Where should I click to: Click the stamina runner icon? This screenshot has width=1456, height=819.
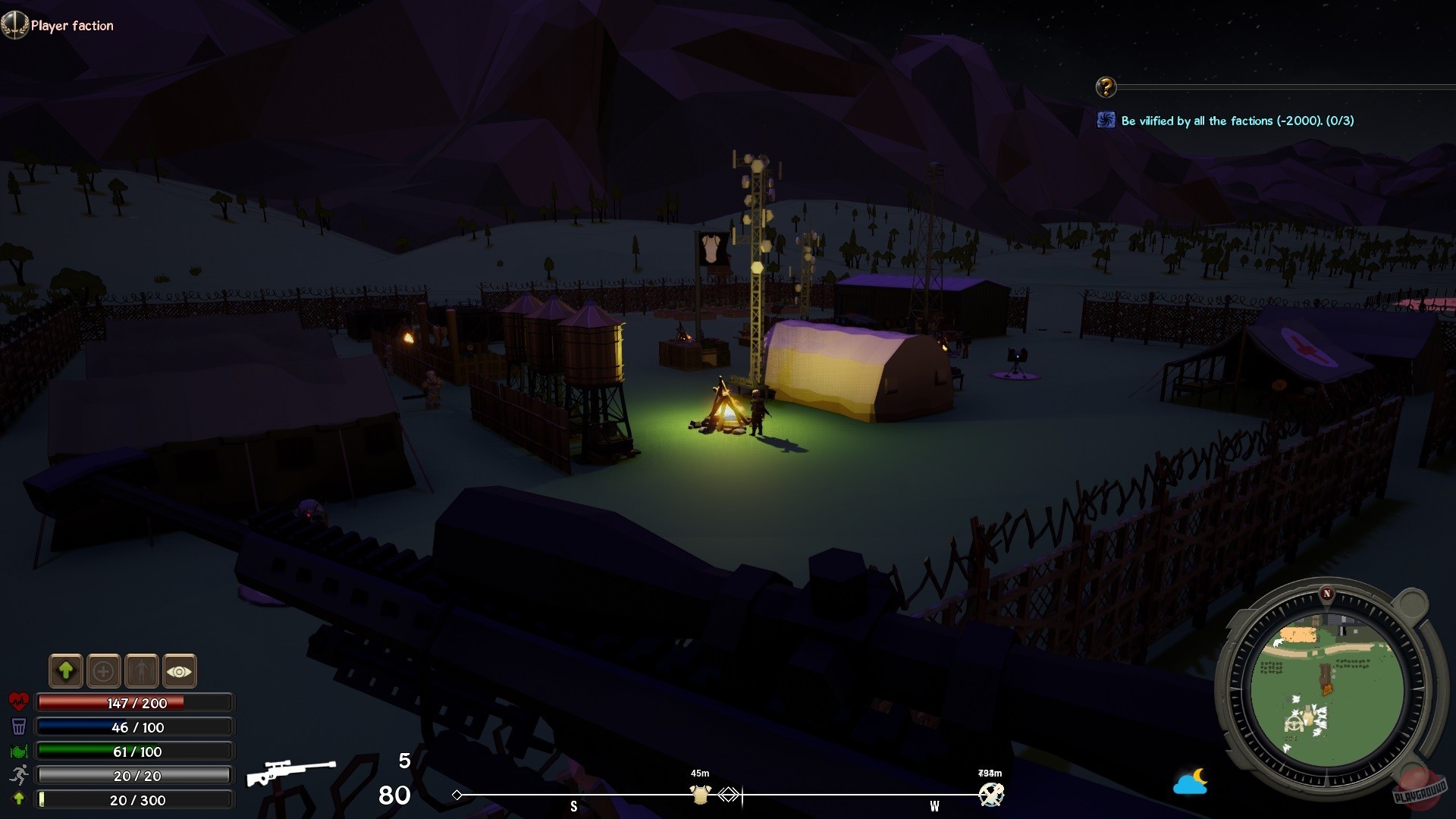coord(18,775)
